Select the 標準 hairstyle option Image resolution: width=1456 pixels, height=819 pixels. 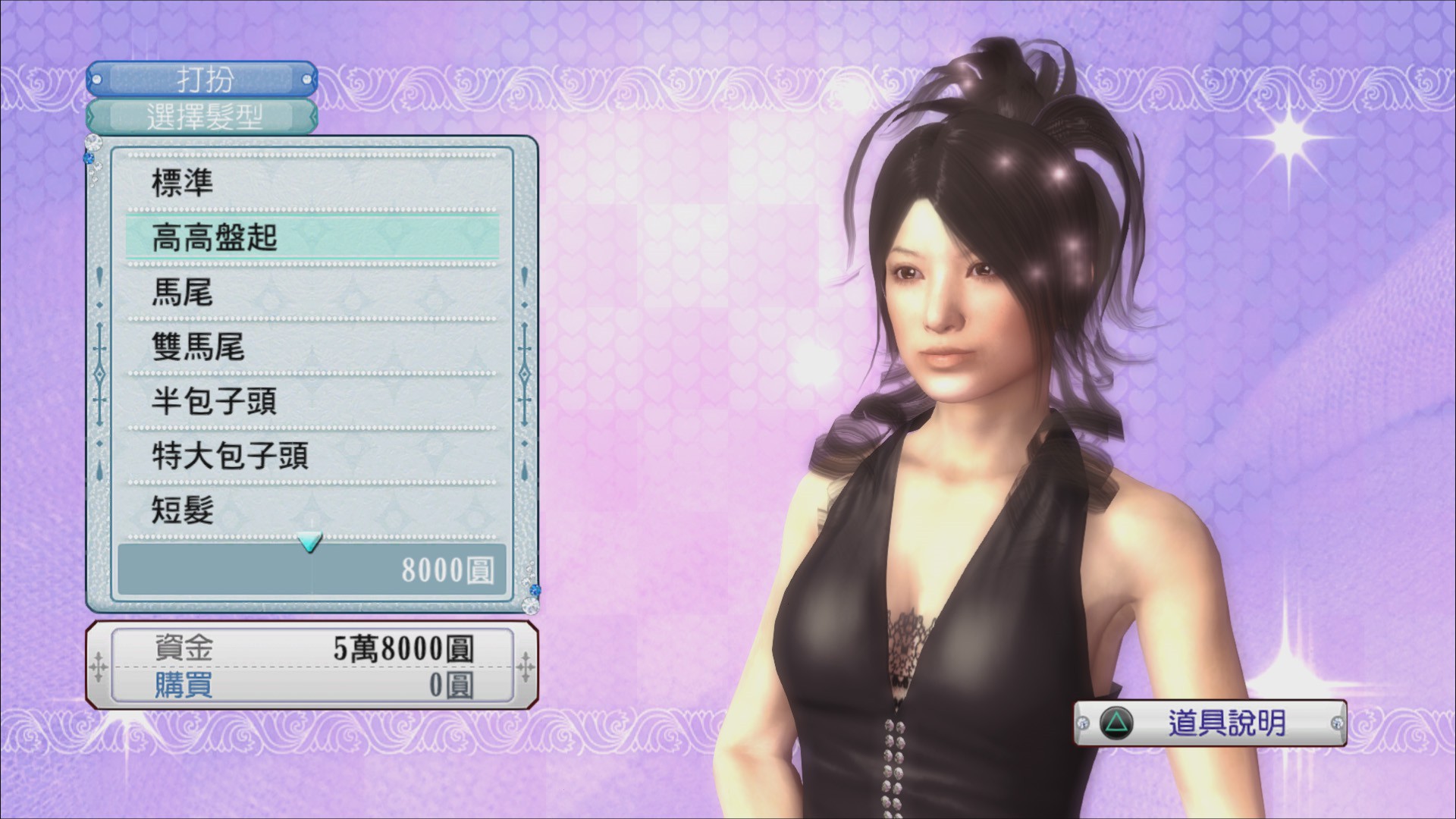point(311,183)
